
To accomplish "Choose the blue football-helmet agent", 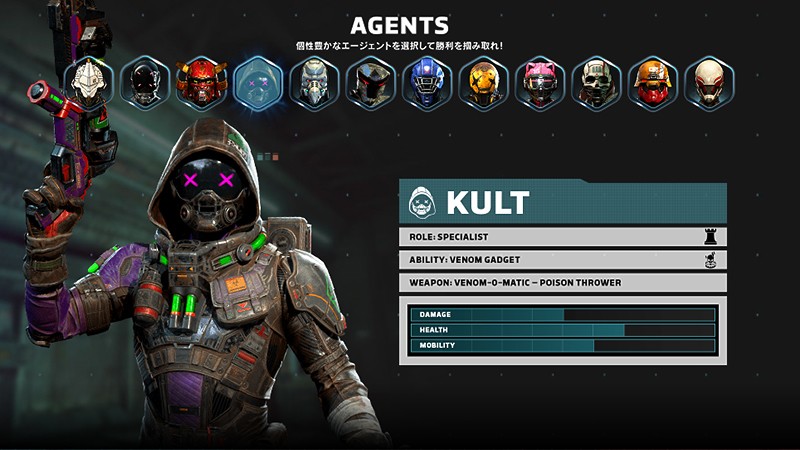I will click(427, 83).
